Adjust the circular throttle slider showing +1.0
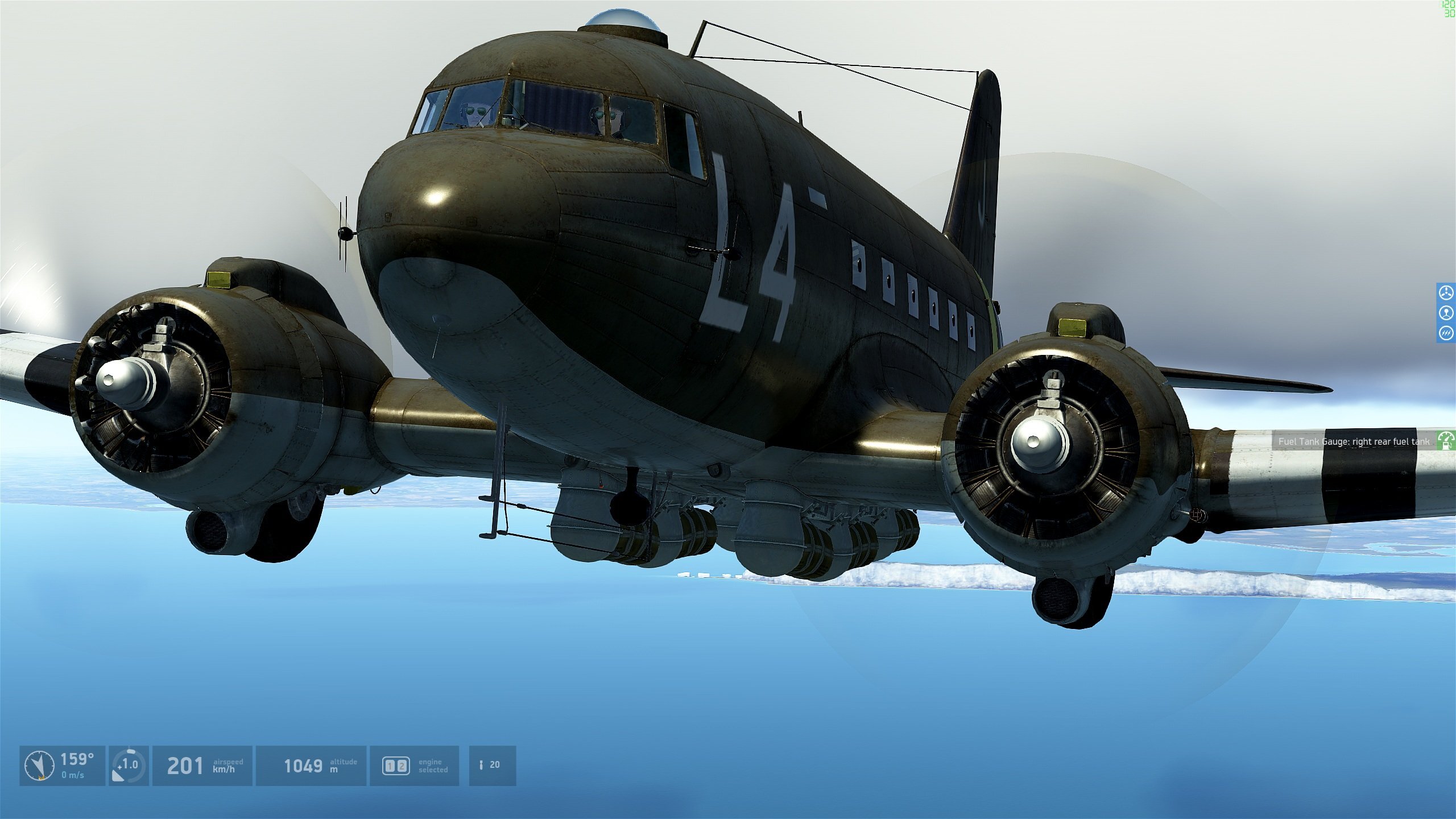This screenshot has width=1456, height=819. 129,765
